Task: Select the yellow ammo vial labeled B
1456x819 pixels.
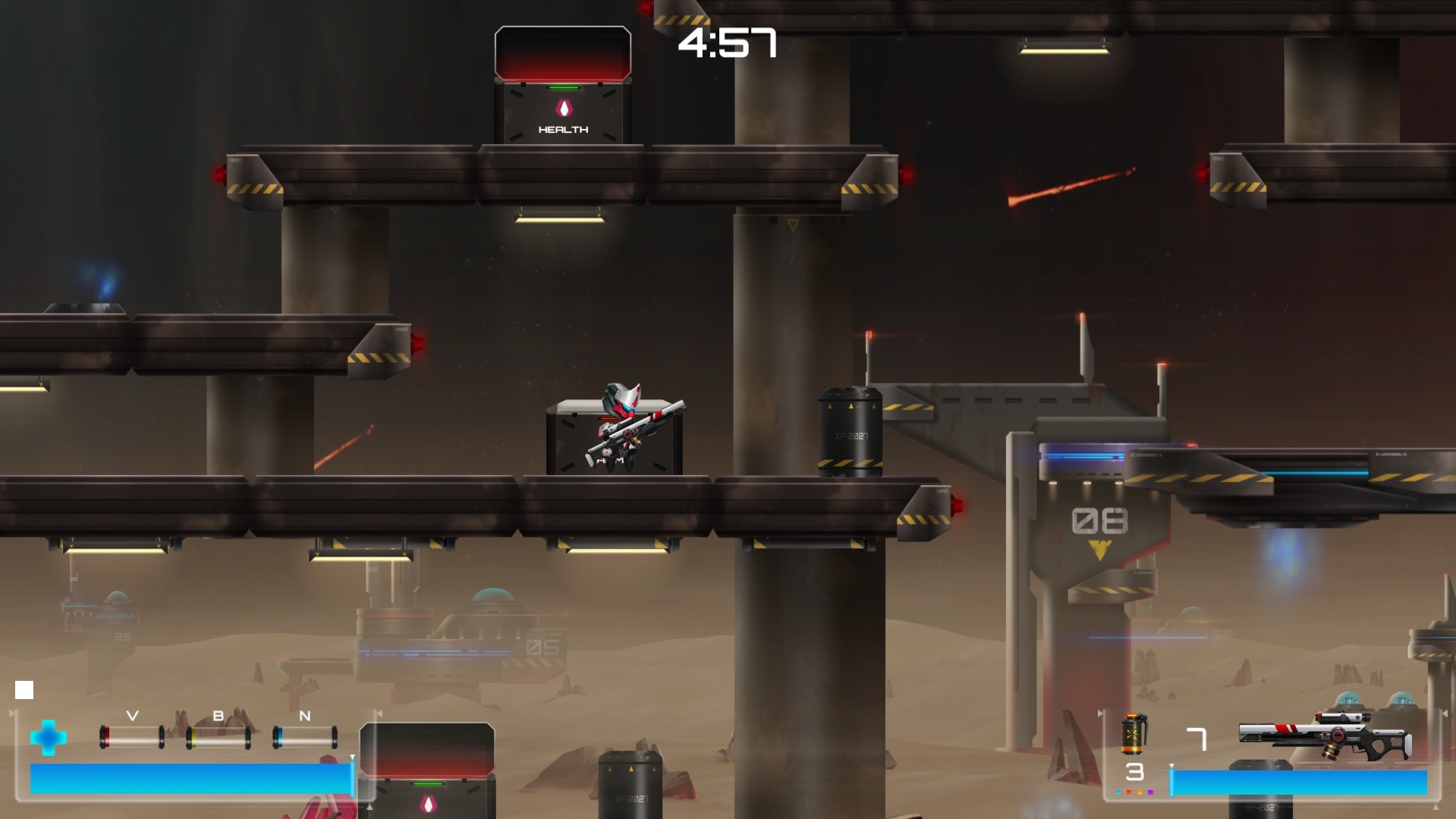Action: click(x=218, y=738)
